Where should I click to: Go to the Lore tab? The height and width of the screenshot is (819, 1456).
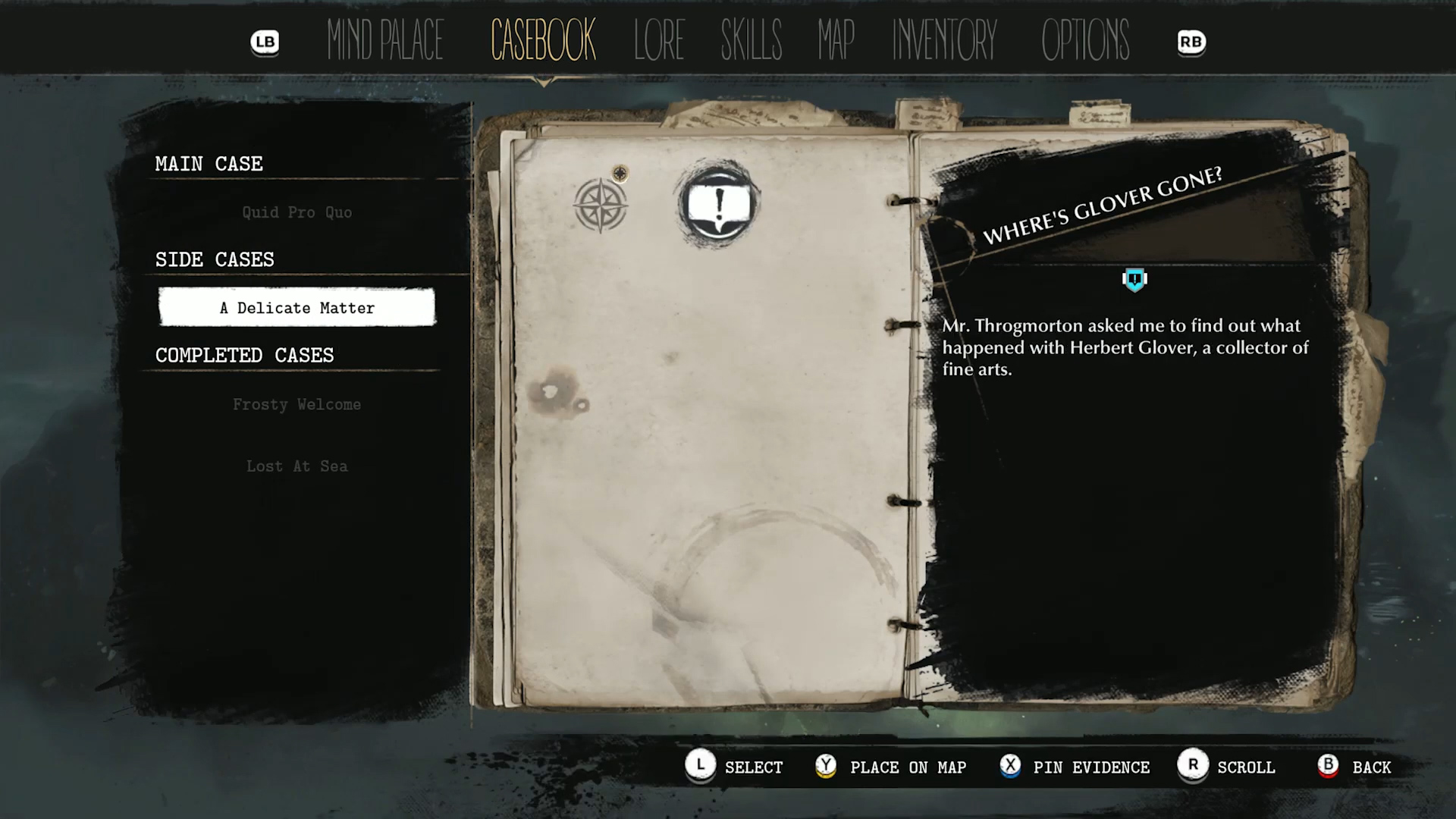click(x=658, y=41)
